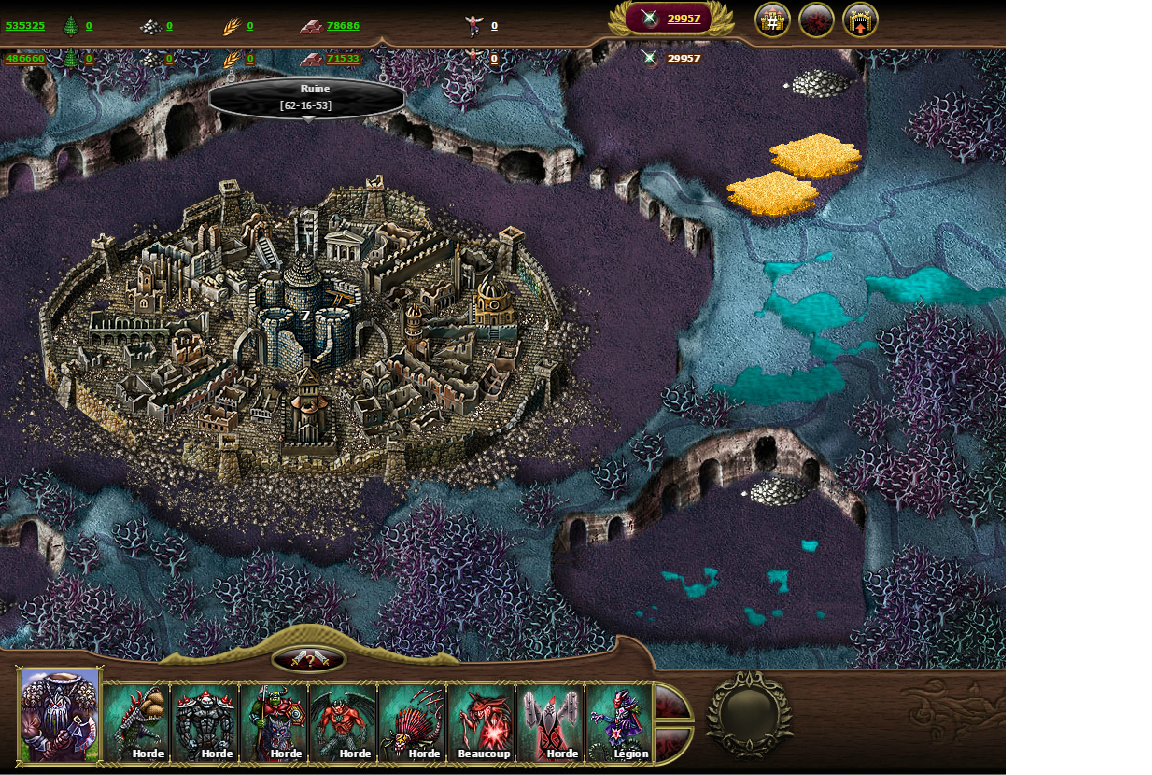Pick the twin grey tower Horde unit
The height and width of the screenshot is (775, 1152).
point(551,722)
